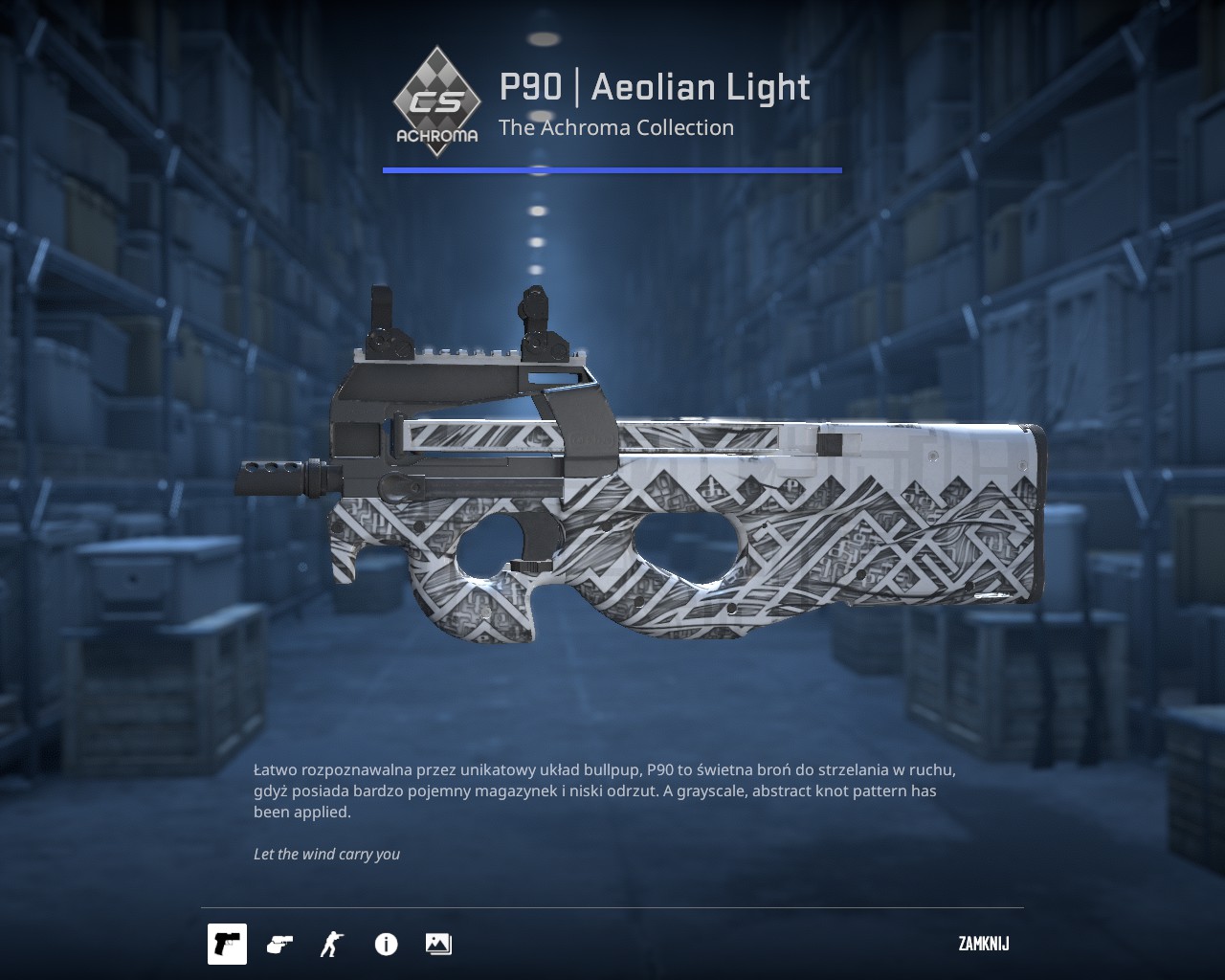
Task: Click the ZAMKNIJ close button
Action: (983, 944)
